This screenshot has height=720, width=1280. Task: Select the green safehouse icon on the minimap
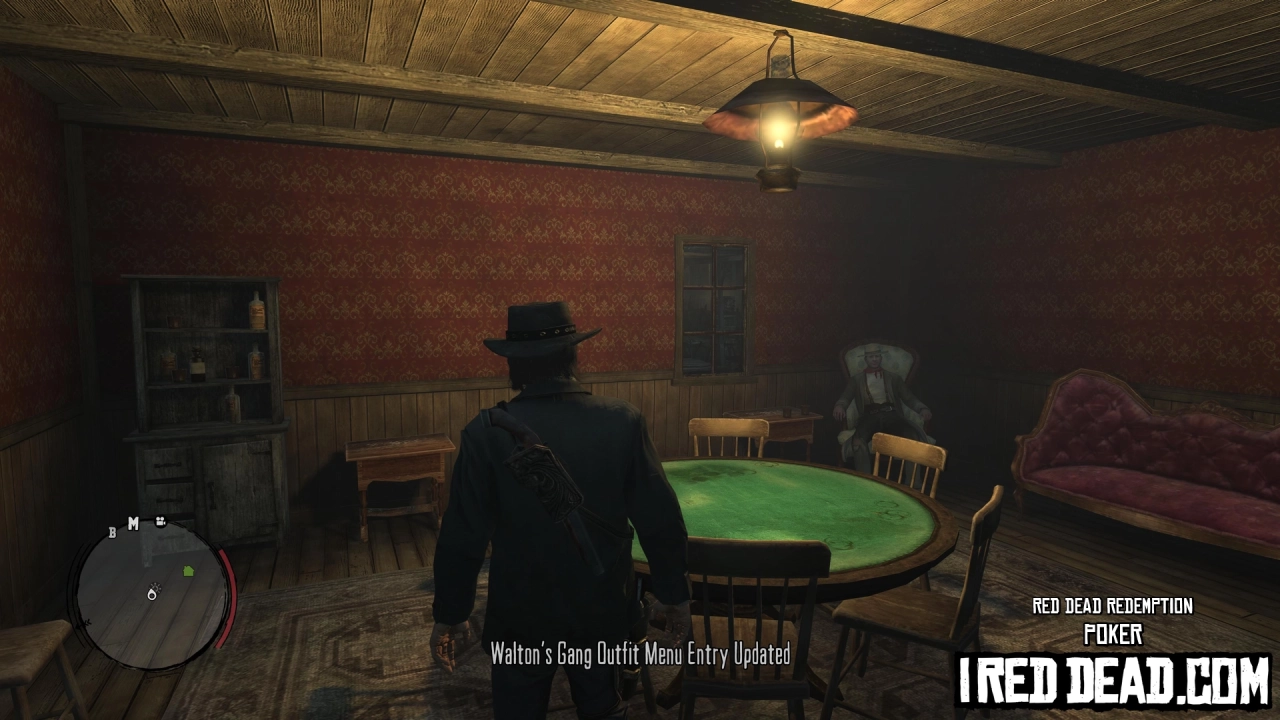tap(188, 571)
